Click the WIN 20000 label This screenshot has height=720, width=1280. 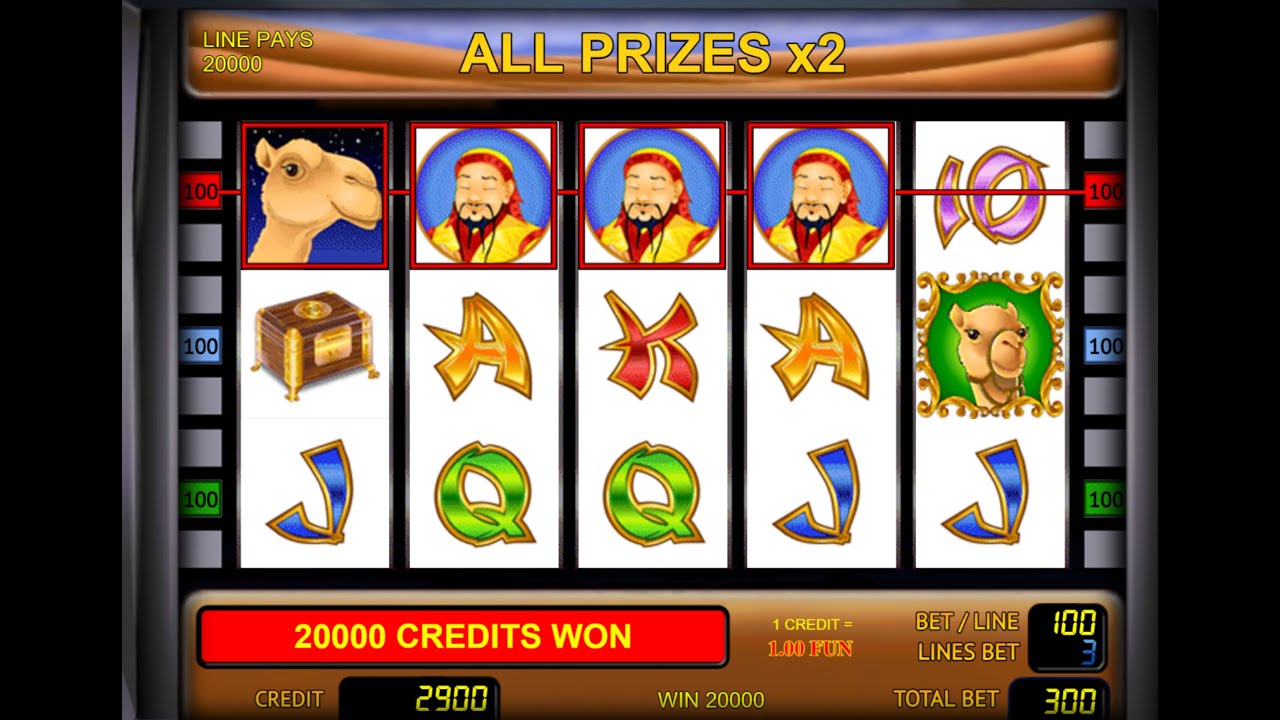(710, 699)
